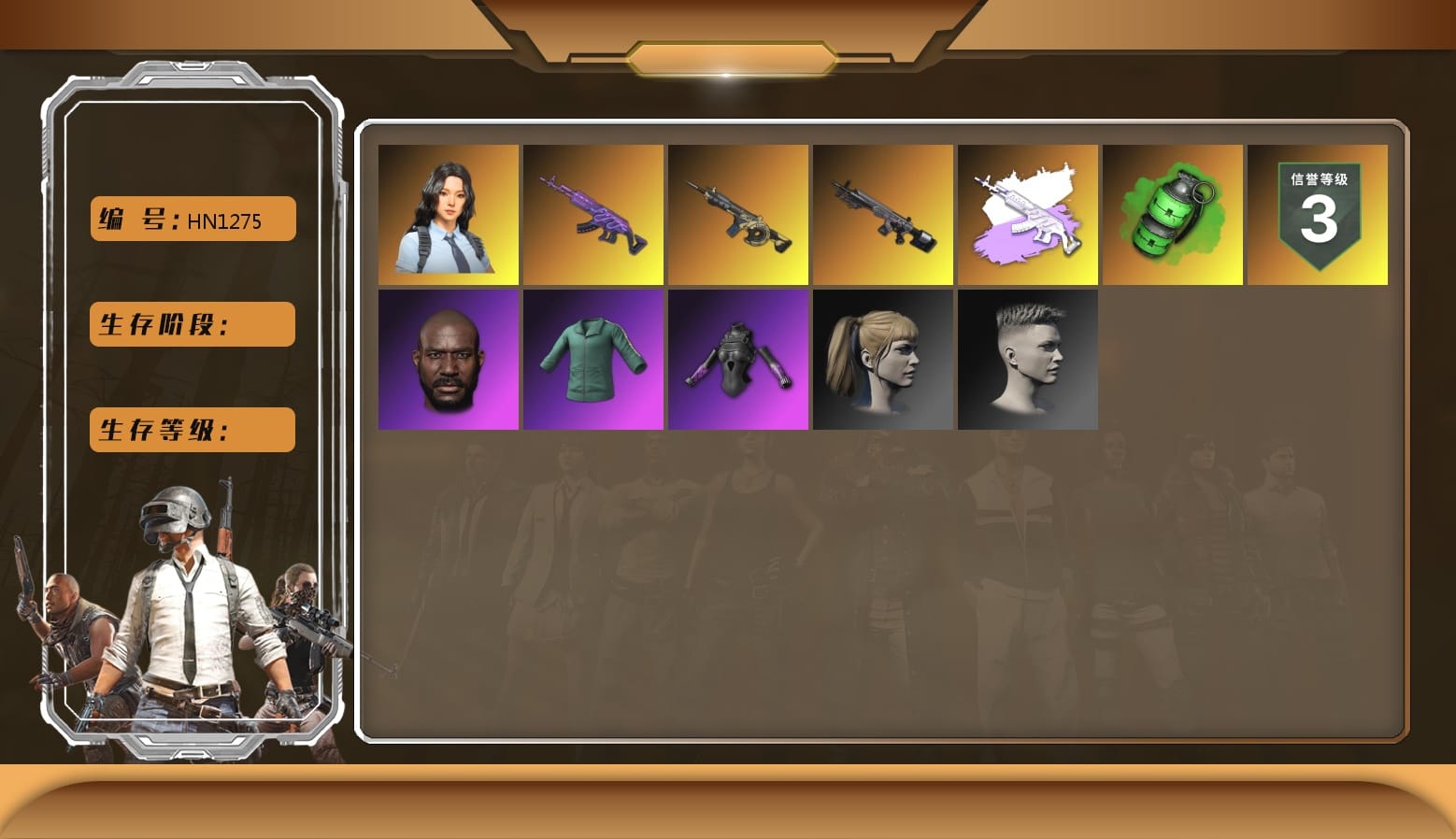Open the 信誉等级 3 reputation badge
Screen dimensions: 1456x839
point(1318,213)
